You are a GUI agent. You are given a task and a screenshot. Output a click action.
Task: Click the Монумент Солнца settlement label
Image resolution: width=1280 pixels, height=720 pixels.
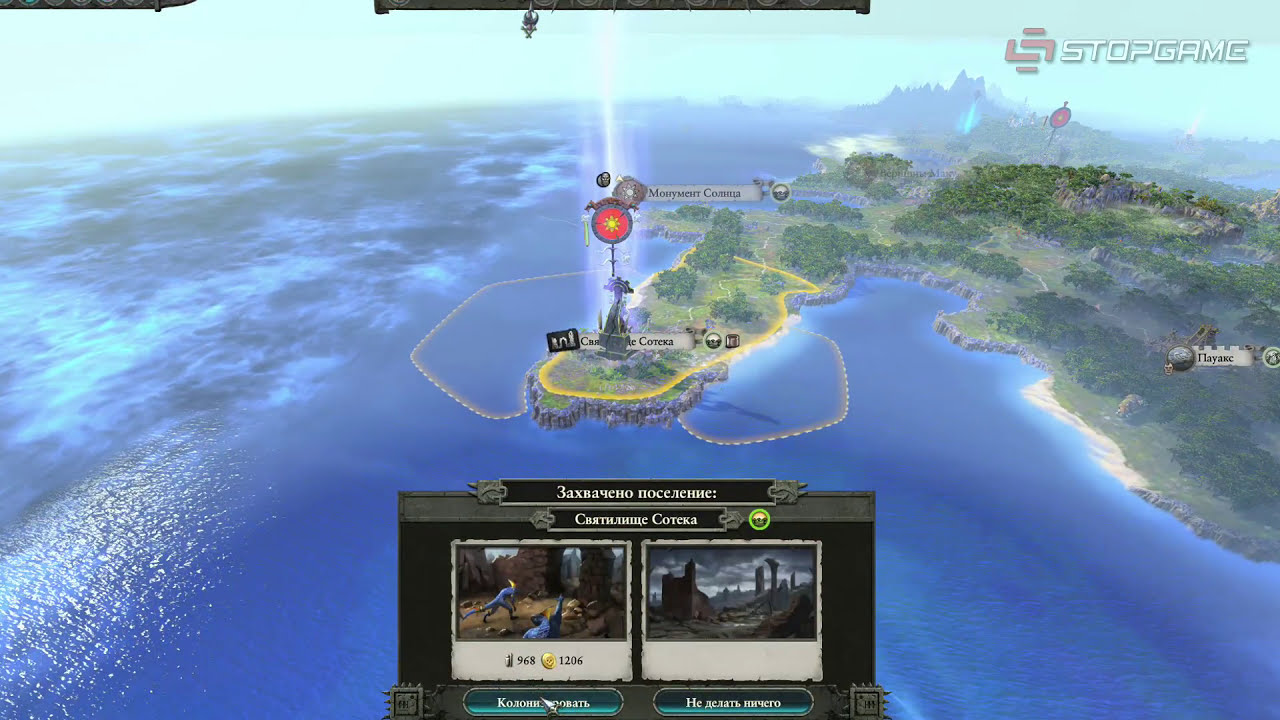click(x=694, y=192)
